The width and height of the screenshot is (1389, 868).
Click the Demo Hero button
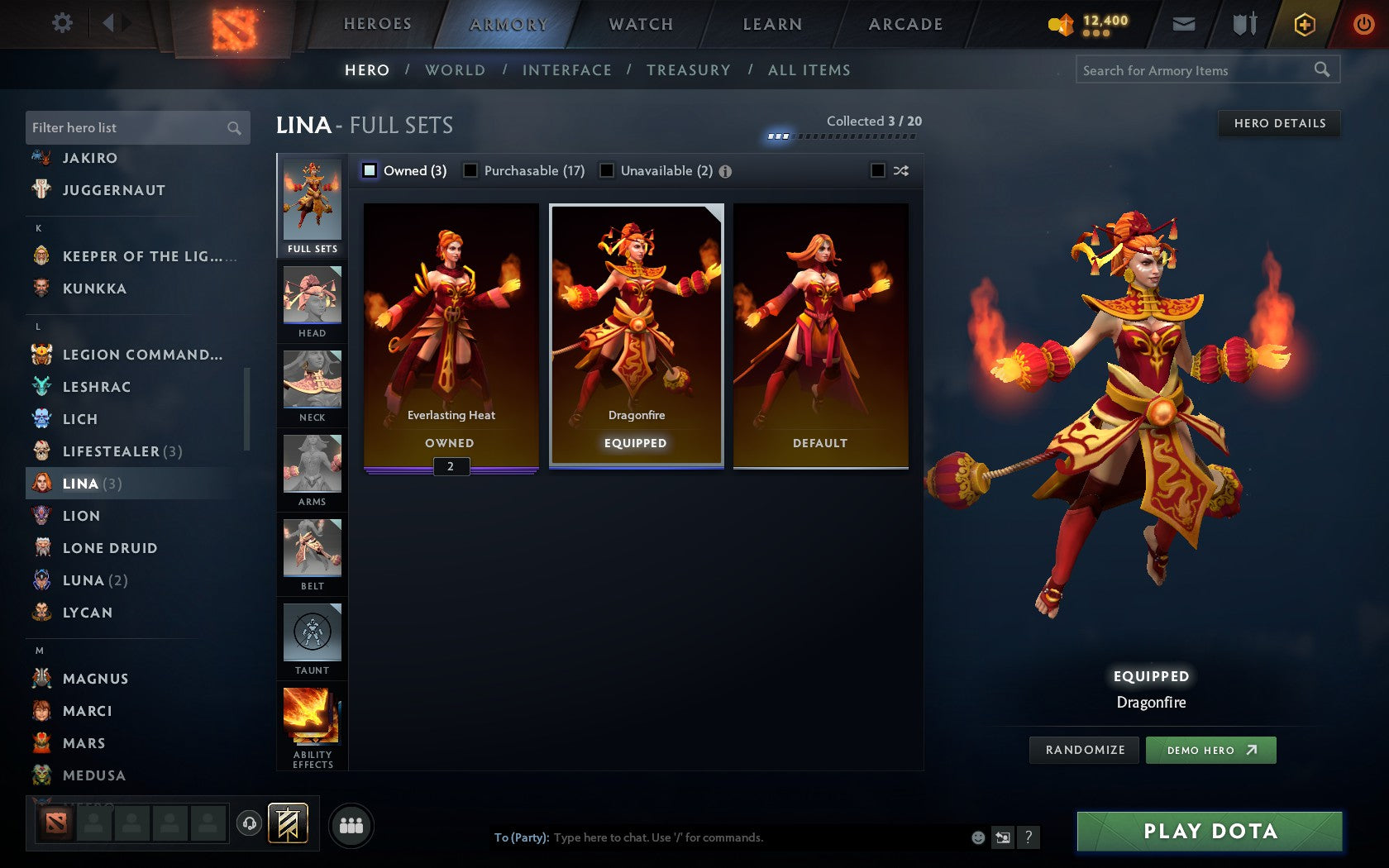click(1211, 750)
